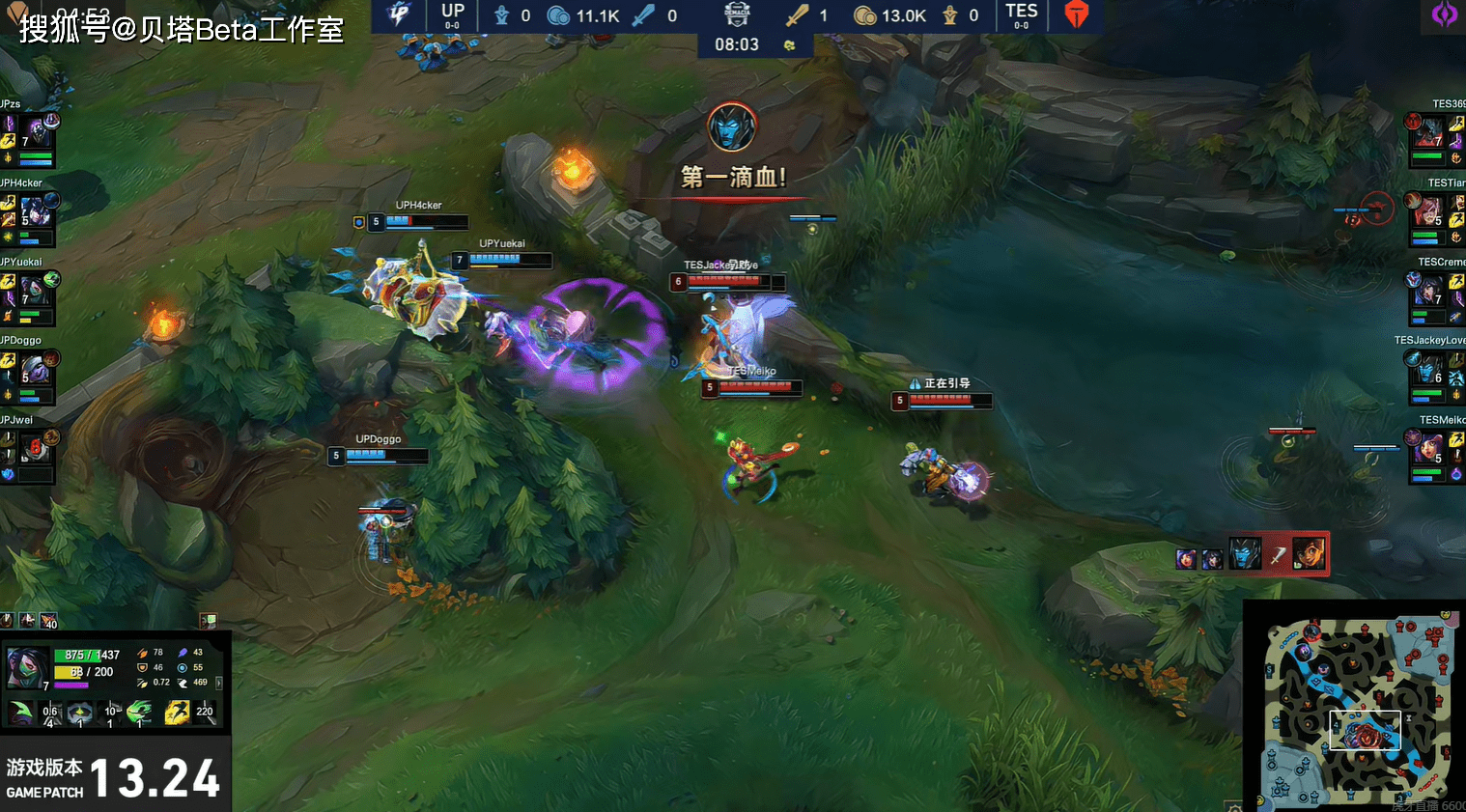Click the green hand ultimate ability icon
The height and width of the screenshot is (812, 1466).
tap(139, 714)
